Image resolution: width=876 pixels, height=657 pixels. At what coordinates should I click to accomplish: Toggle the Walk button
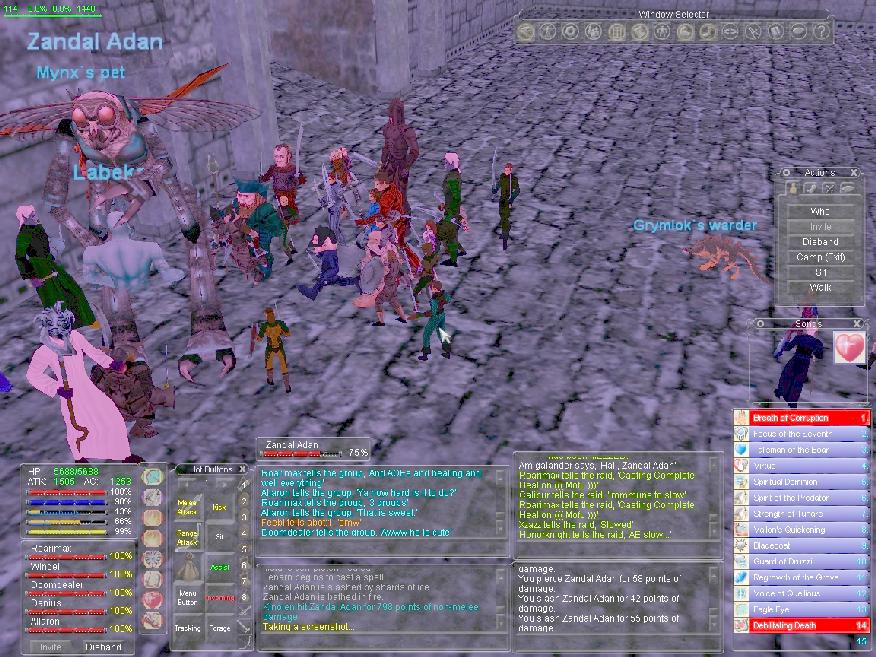(x=820, y=288)
